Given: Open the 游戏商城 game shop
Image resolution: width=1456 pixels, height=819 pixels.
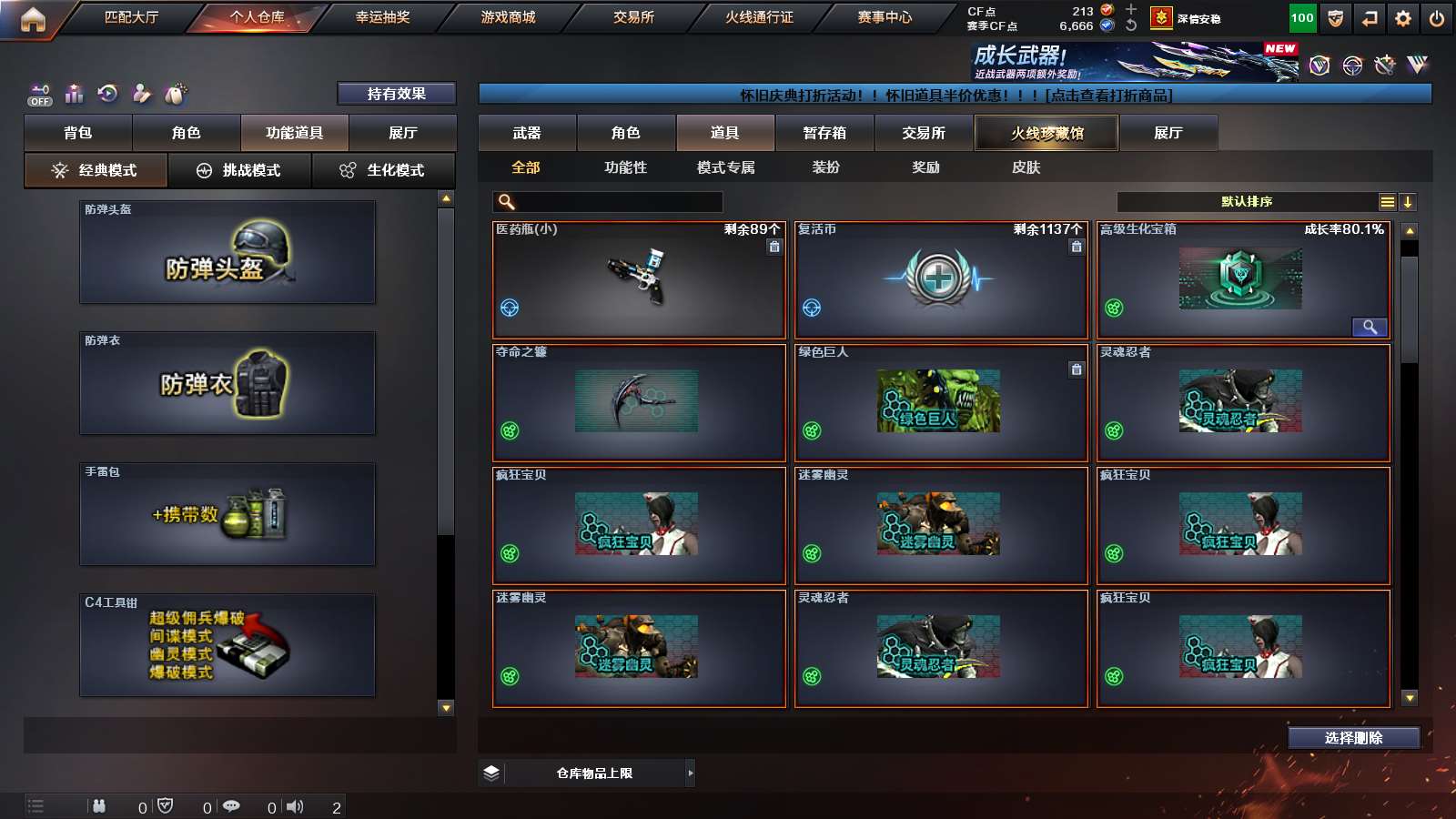Looking at the screenshot, I should pos(508,17).
